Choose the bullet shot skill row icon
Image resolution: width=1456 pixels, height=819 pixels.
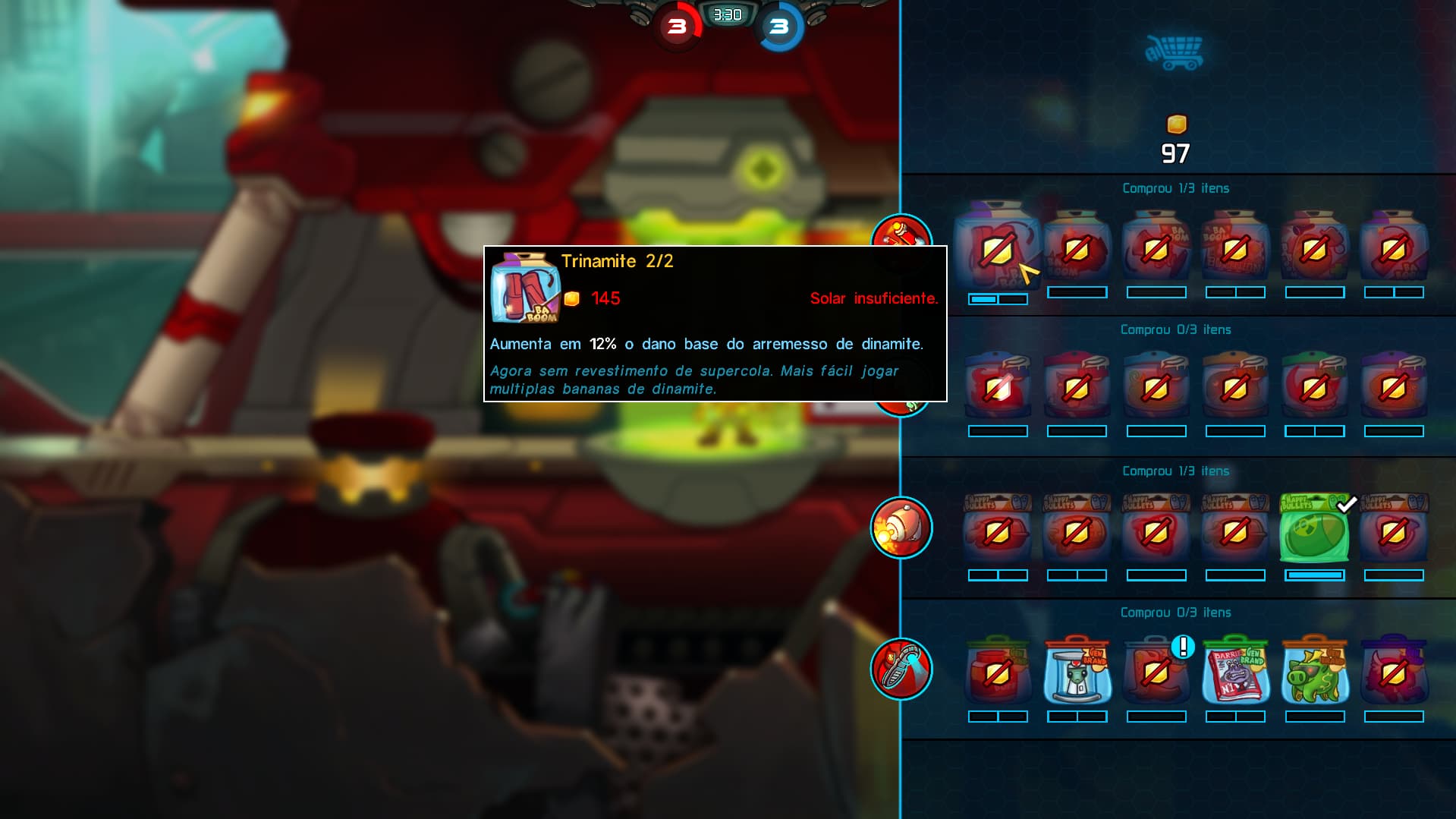click(901, 528)
